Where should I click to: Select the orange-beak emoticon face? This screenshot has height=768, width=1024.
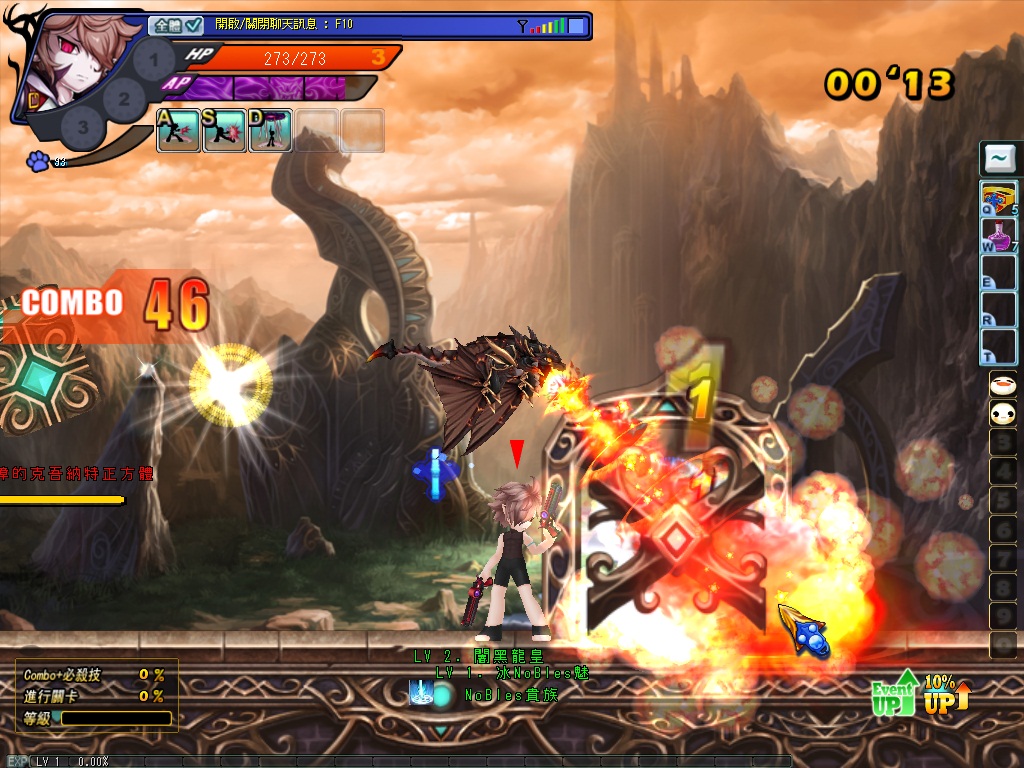coord(1002,385)
